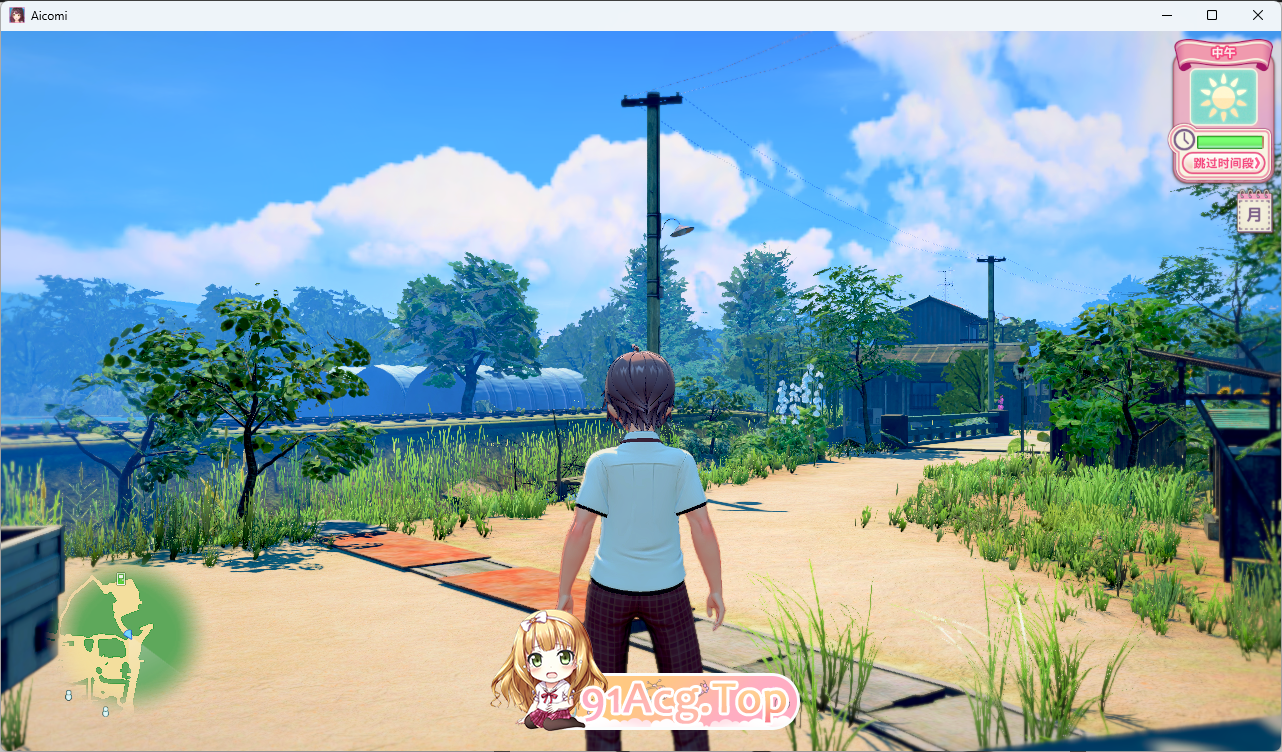Click the upper NPC marker on the minimap
1282x752 pixels.
(x=69, y=696)
